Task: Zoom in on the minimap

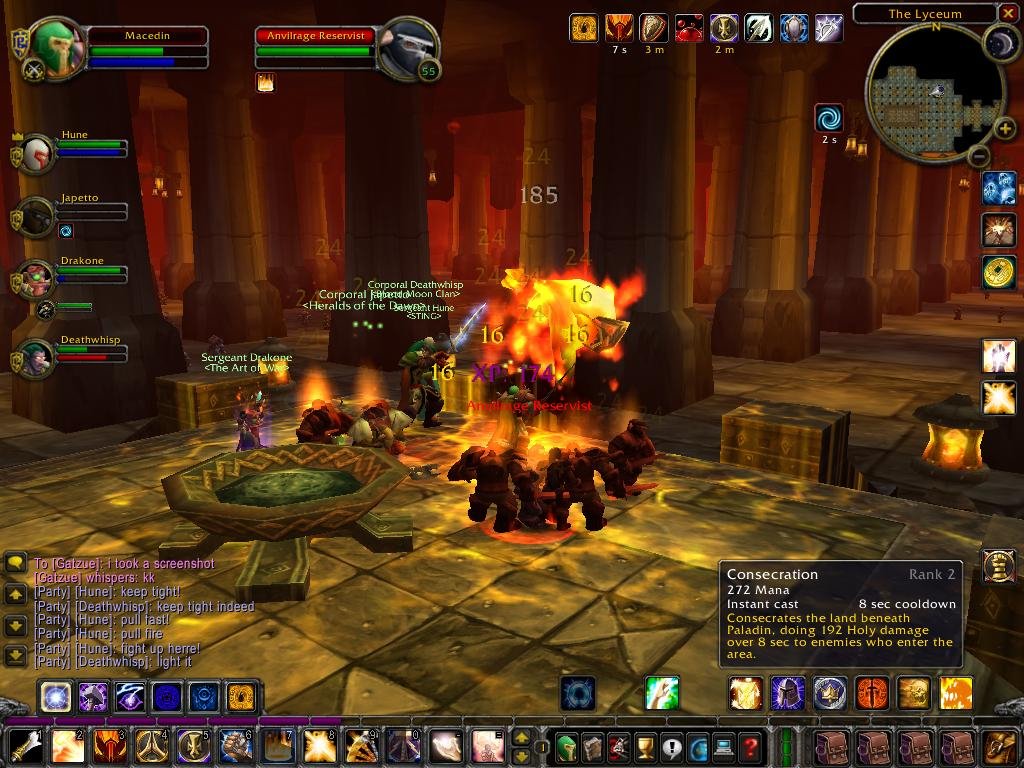Action: pos(1003,128)
